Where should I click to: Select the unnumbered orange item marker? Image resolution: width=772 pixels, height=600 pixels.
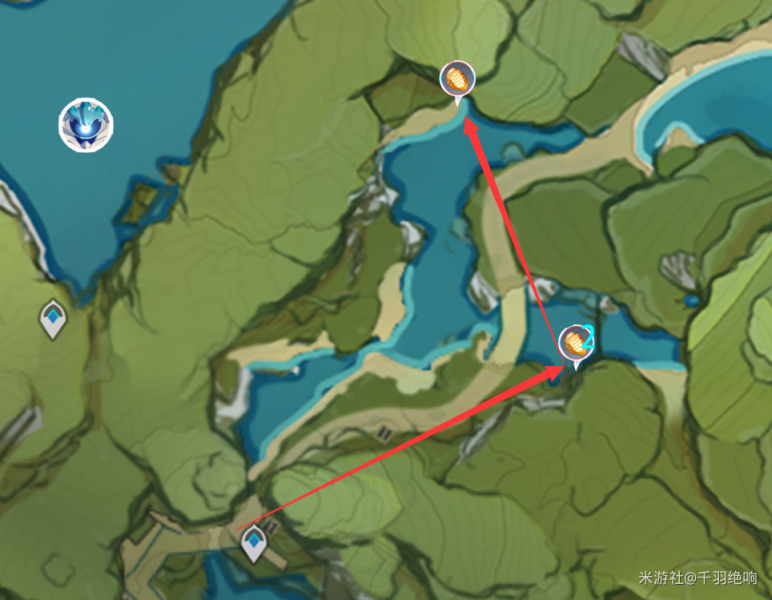point(458,79)
